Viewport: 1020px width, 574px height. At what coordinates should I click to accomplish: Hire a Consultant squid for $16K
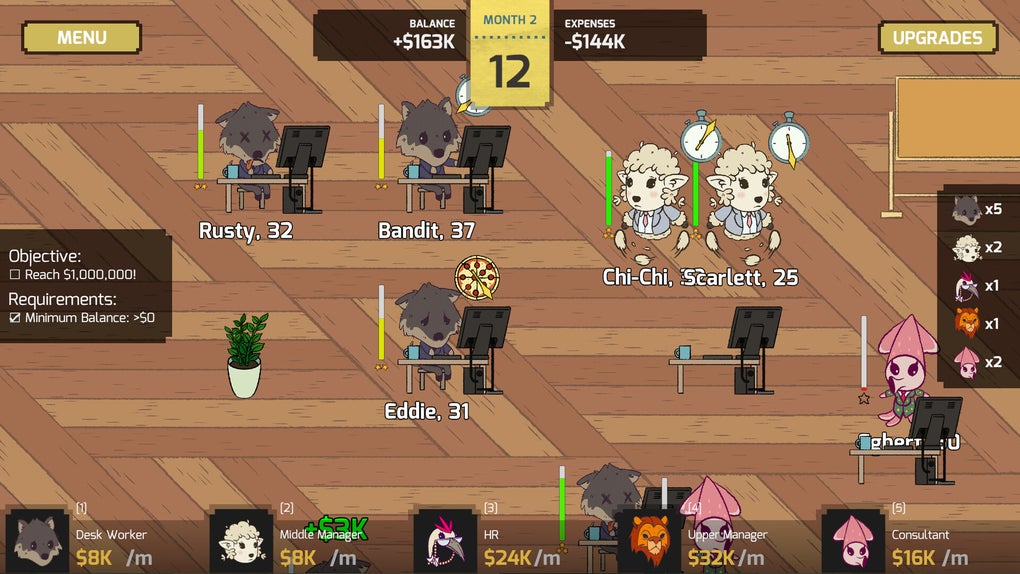(x=916, y=543)
